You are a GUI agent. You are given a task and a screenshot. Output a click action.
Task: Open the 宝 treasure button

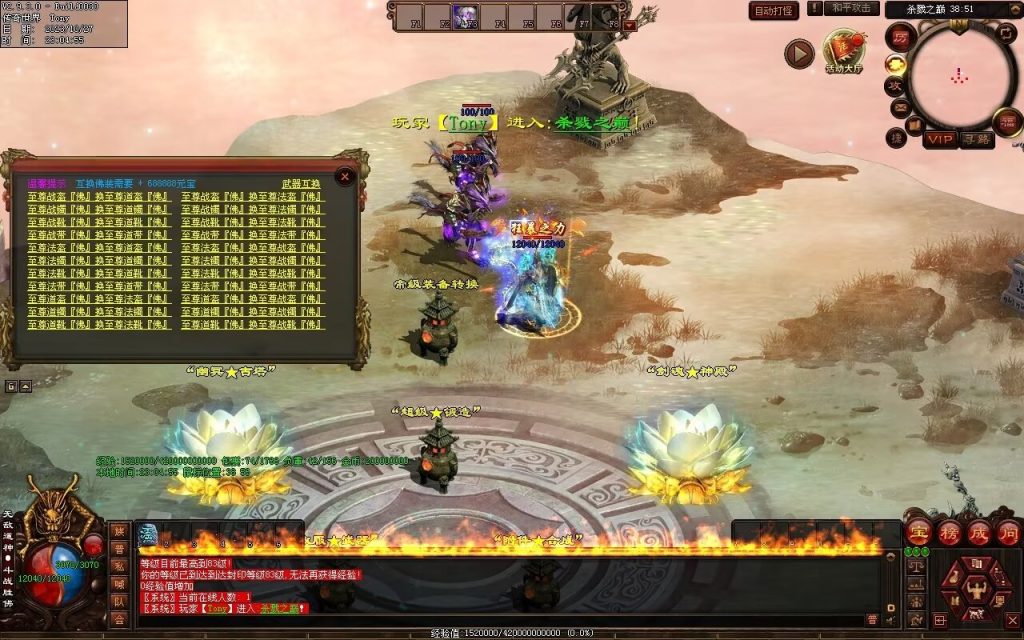pos(920,531)
